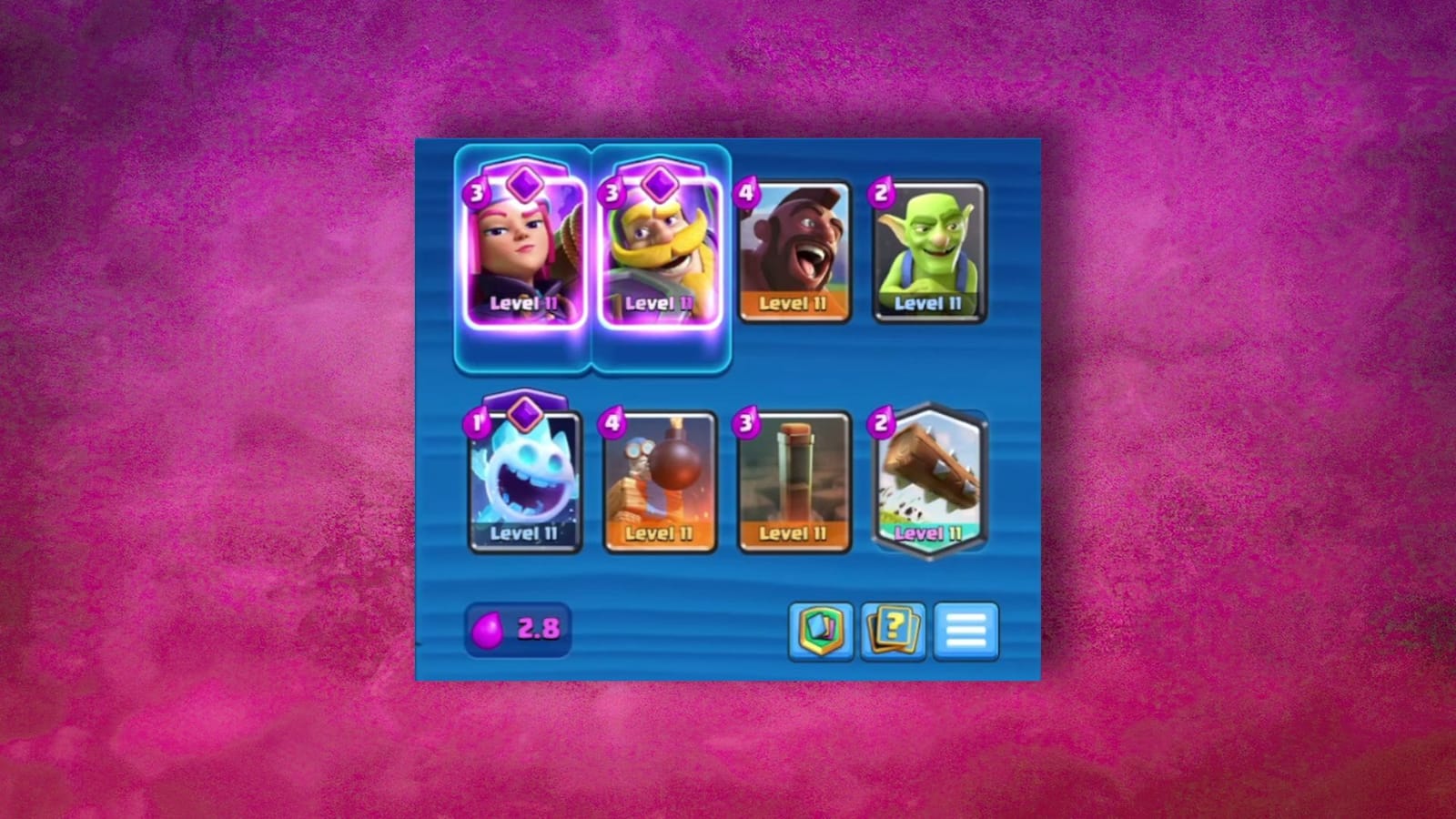1456x819 pixels.
Task: Click the Level 11 label on Hog Rider
Action: click(794, 306)
